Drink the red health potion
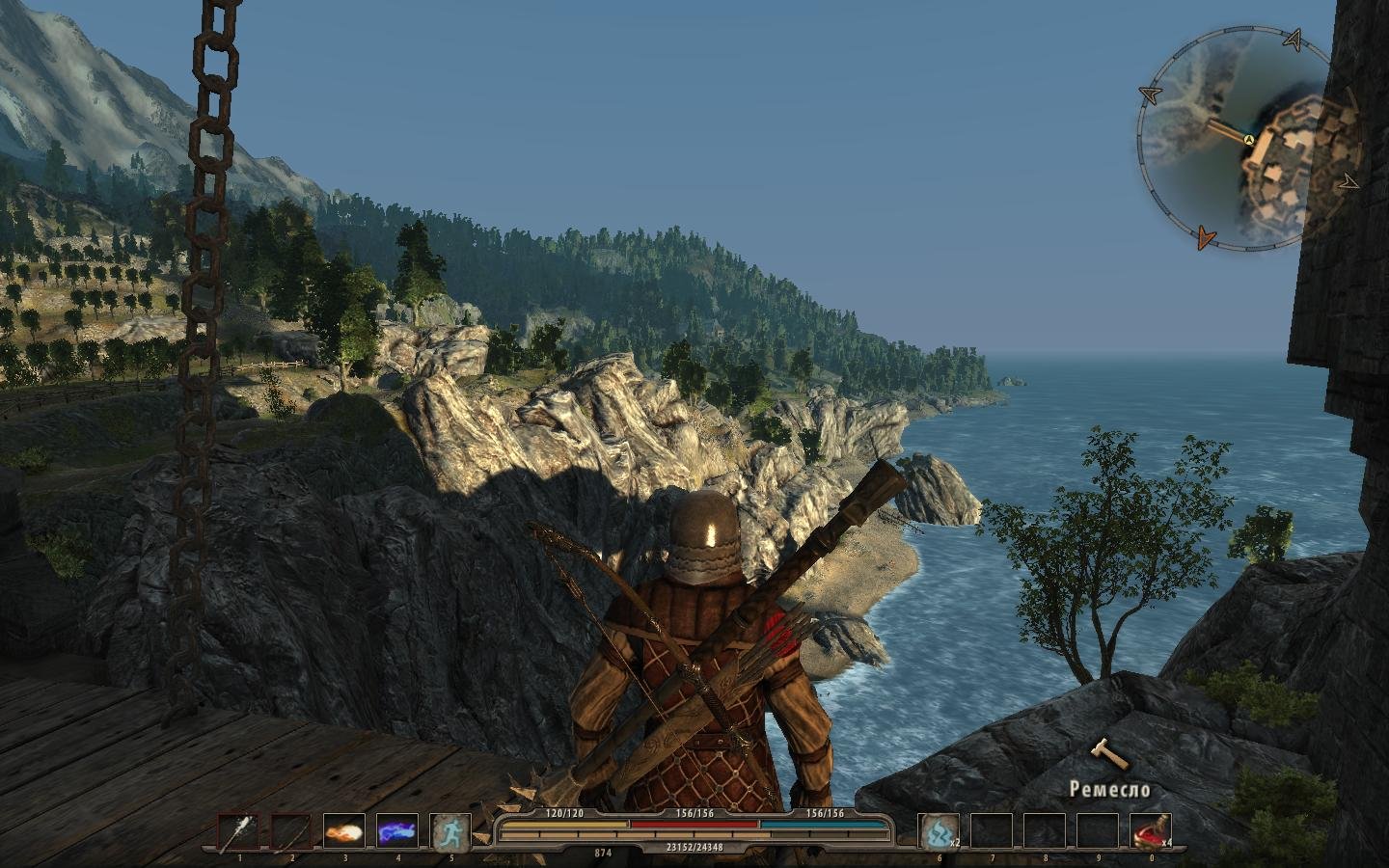The width and height of the screenshot is (1389, 868). 1150,832
